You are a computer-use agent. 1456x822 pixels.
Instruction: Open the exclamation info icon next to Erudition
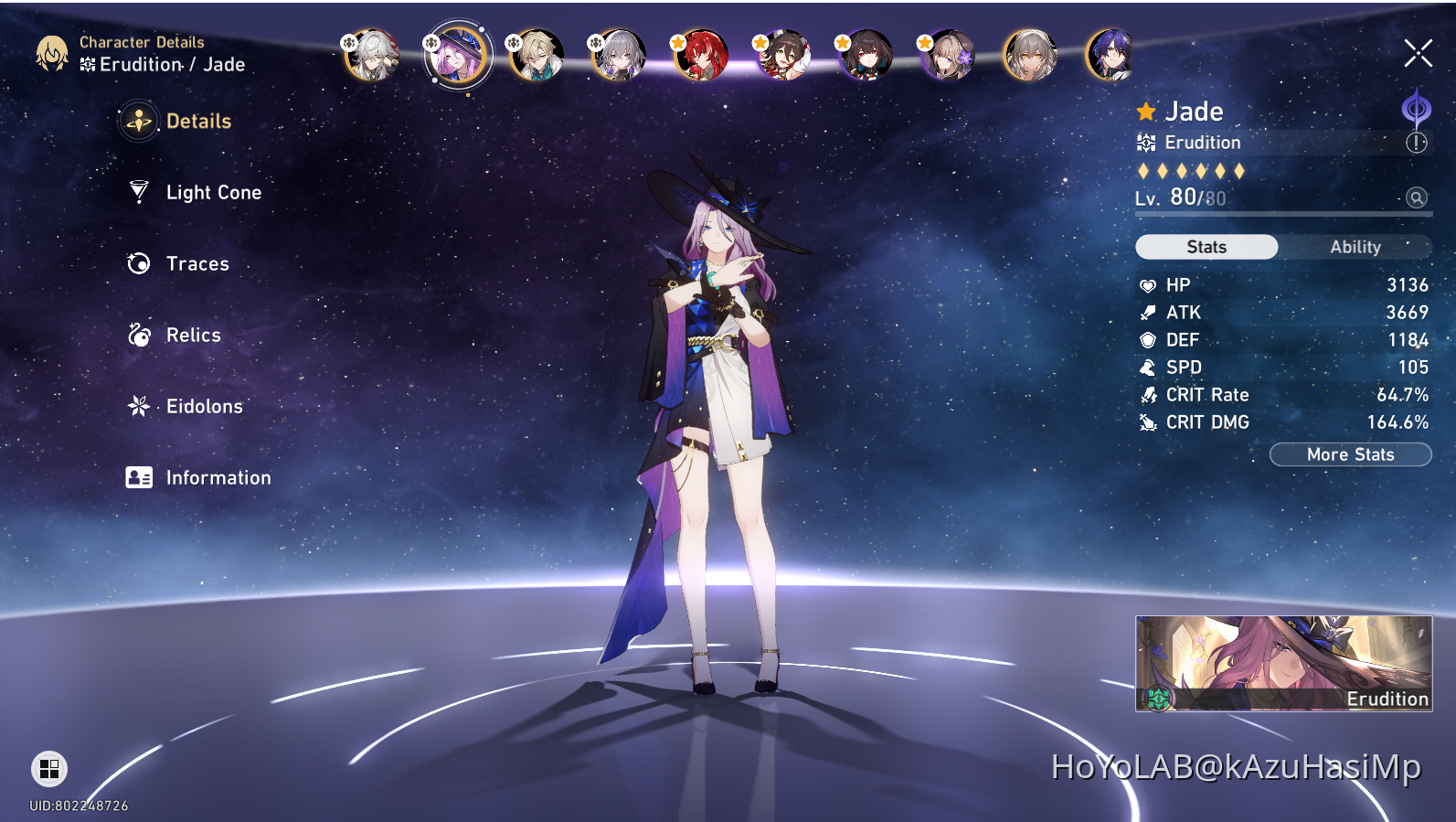(x=1416, y=143)
